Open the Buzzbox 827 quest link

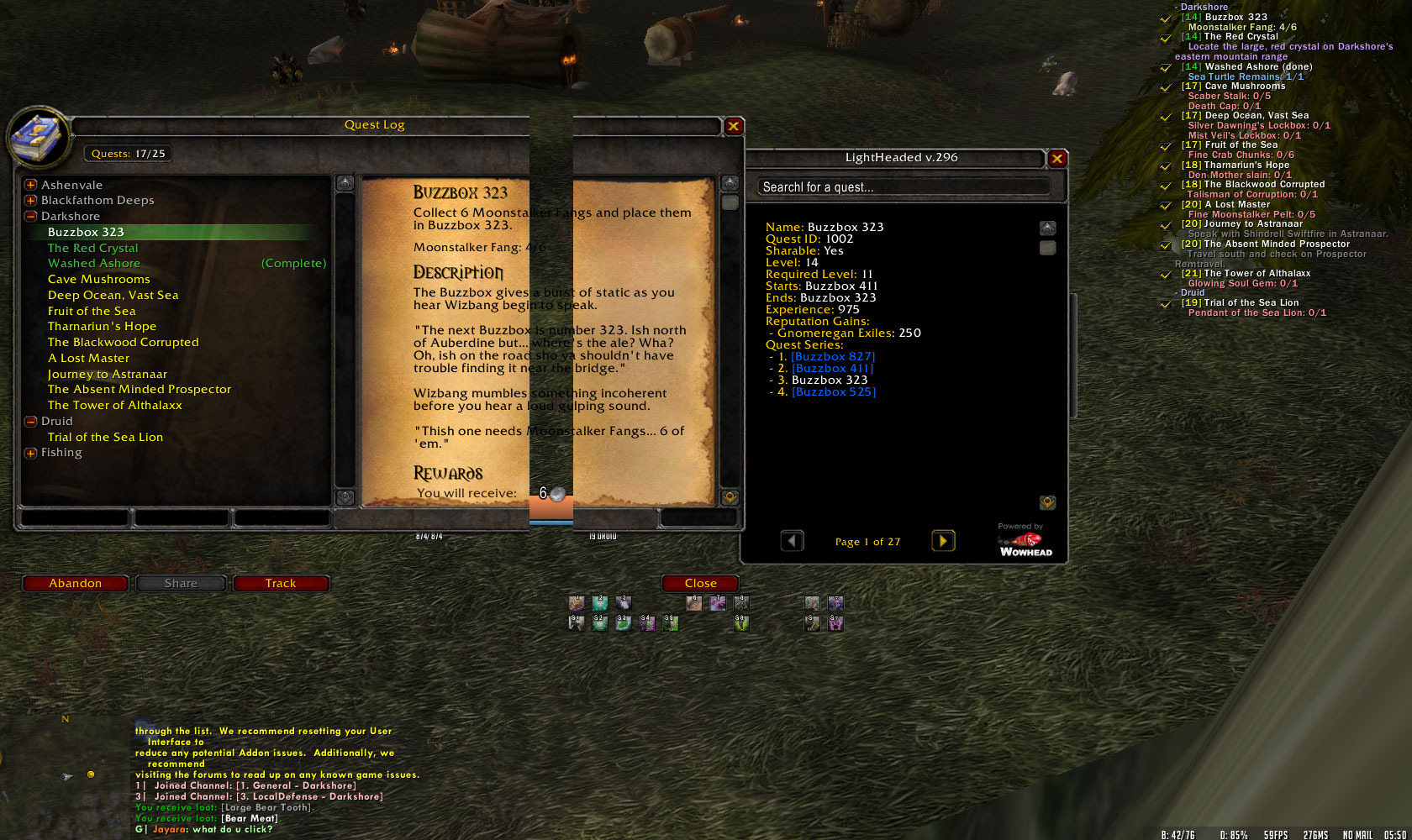(x=833, y=356)
